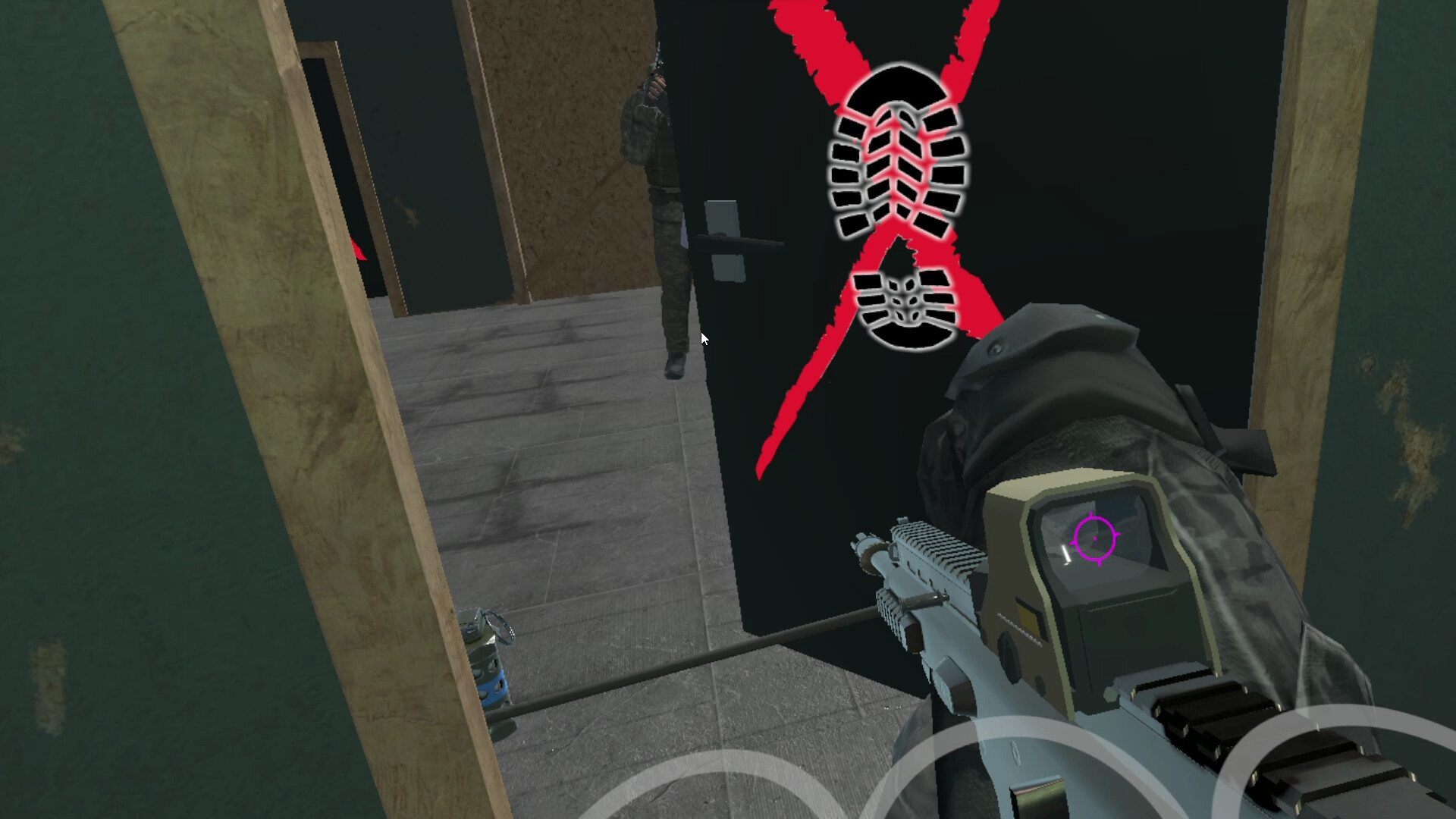1456x819 pixels.
Task: Click the magenta circle reticle inside the sight
Action: click(x=1094, y=536)
